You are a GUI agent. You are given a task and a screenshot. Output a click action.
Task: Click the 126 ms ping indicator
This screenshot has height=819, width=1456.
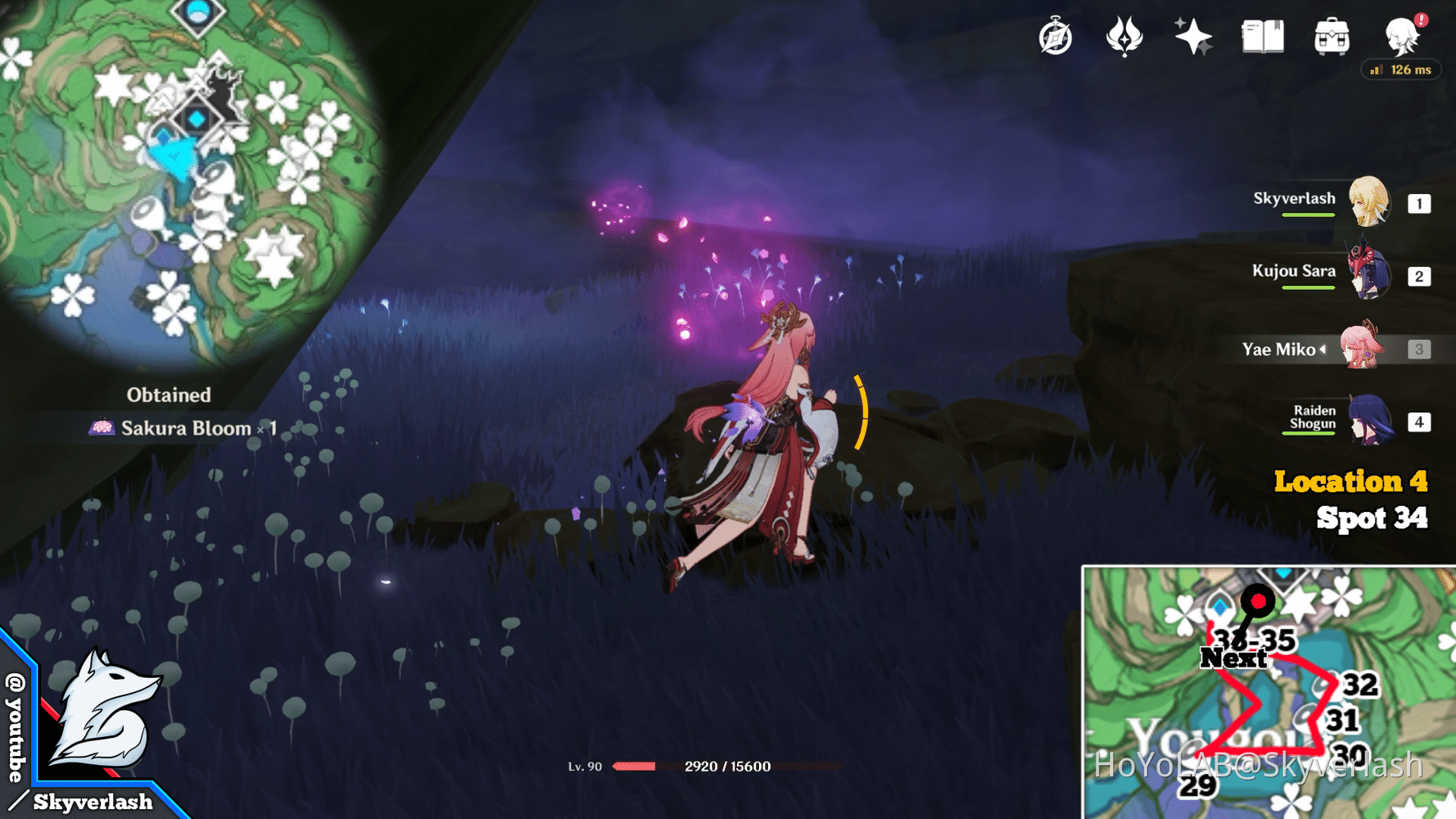pyautogui.click(x=1401, y=70)
